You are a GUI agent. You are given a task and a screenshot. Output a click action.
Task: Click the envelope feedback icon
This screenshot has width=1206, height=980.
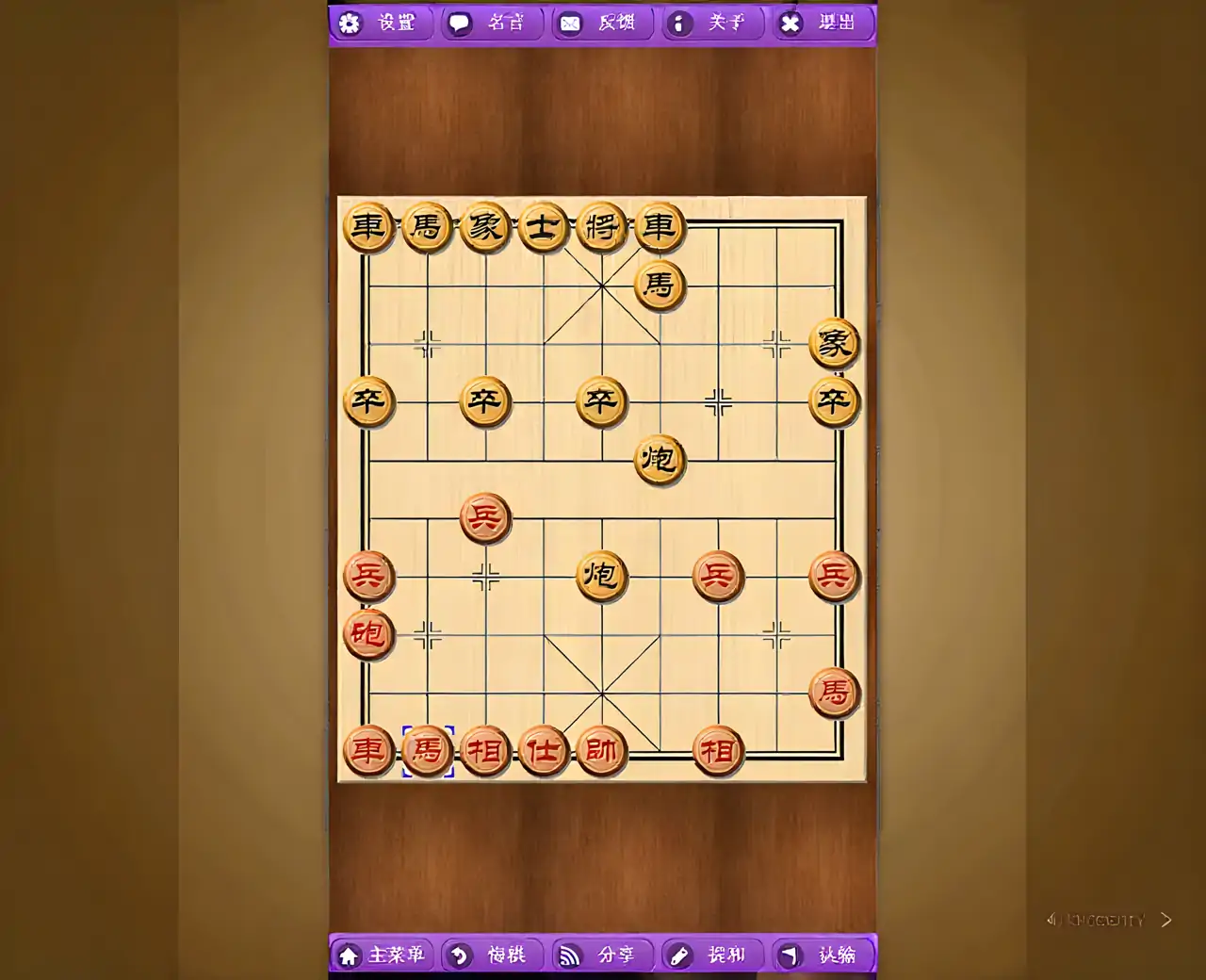pyautogui.click(x=569, y=23)
